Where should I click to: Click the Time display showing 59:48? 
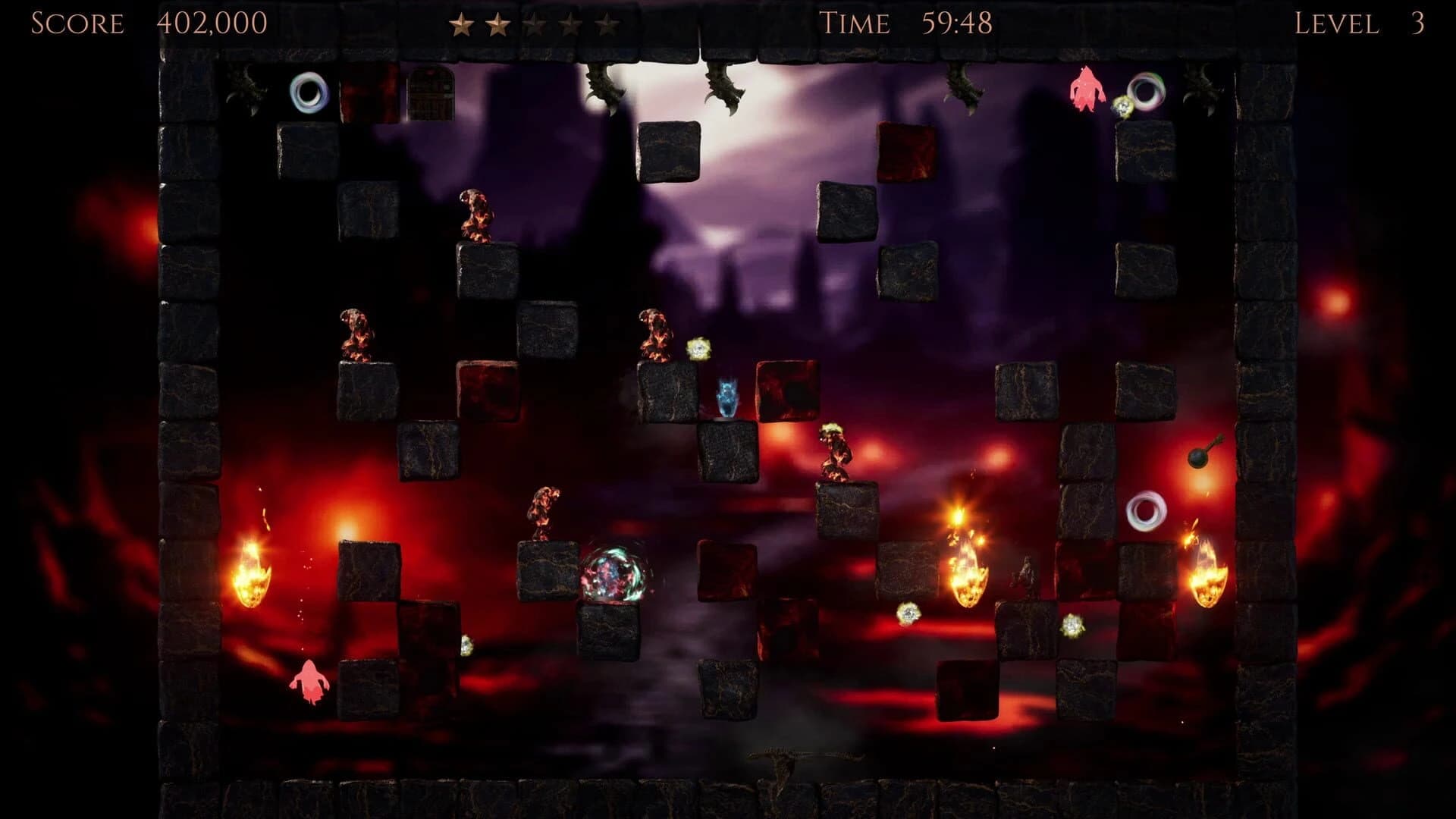point(957,23)
